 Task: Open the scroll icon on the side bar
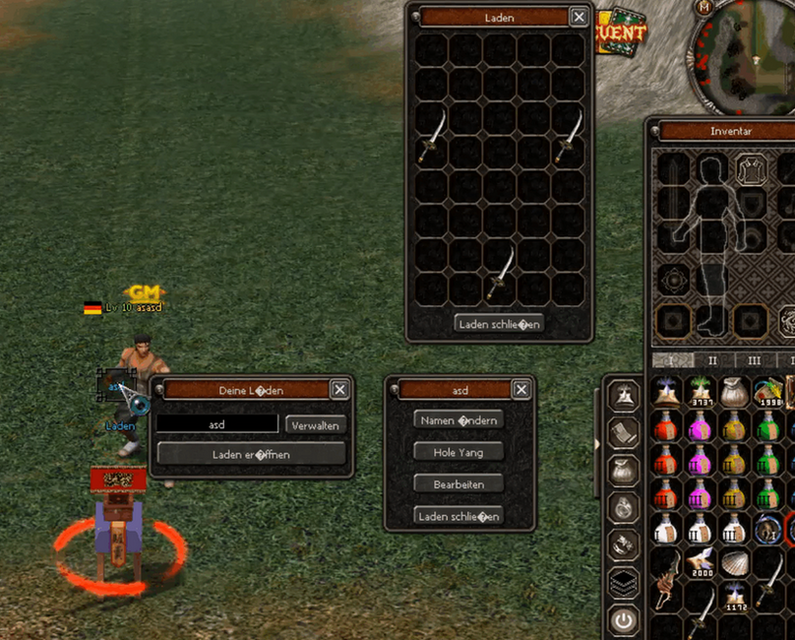click(624, 432)
